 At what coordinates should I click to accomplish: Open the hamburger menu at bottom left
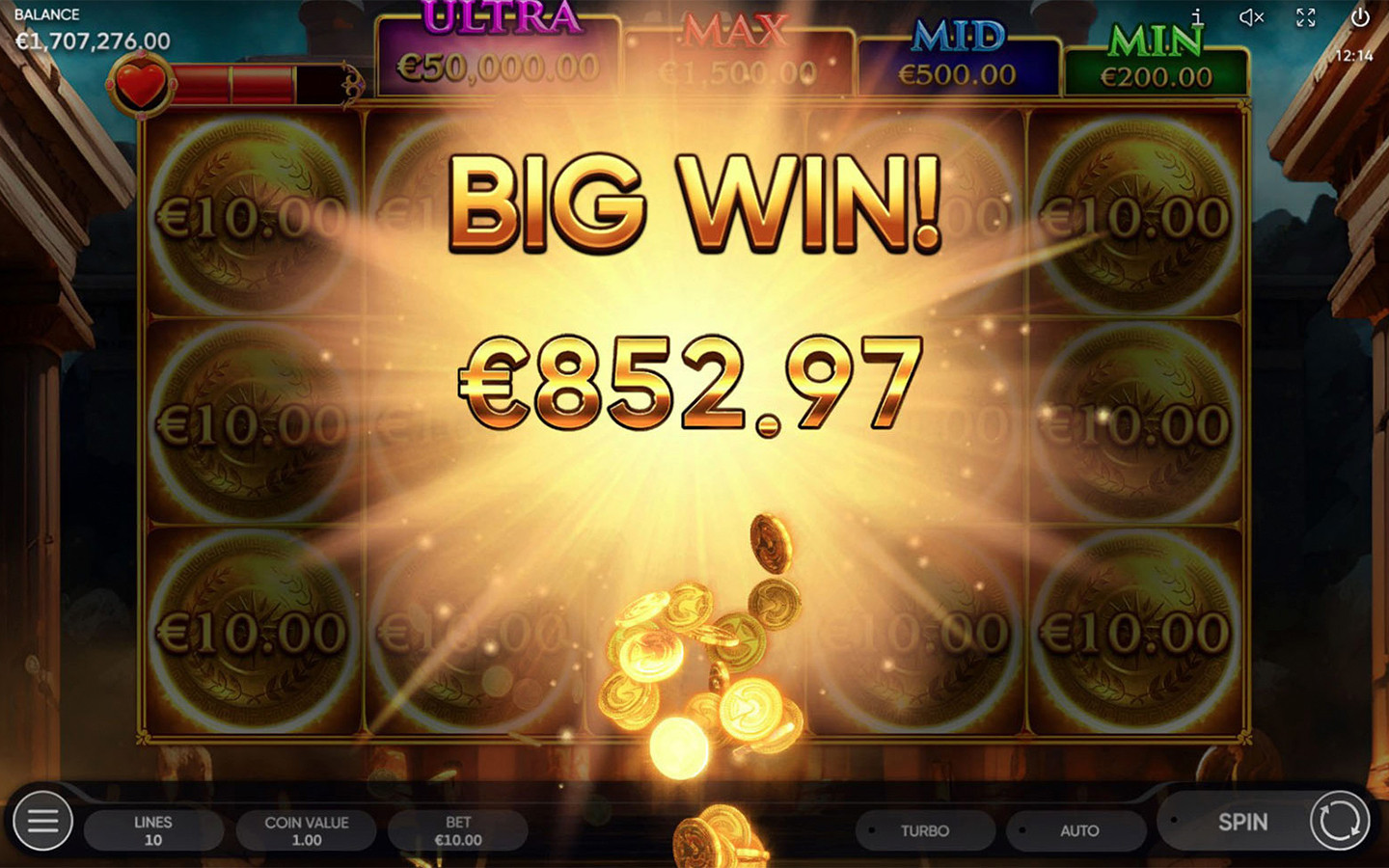click(x=41, y=822)
